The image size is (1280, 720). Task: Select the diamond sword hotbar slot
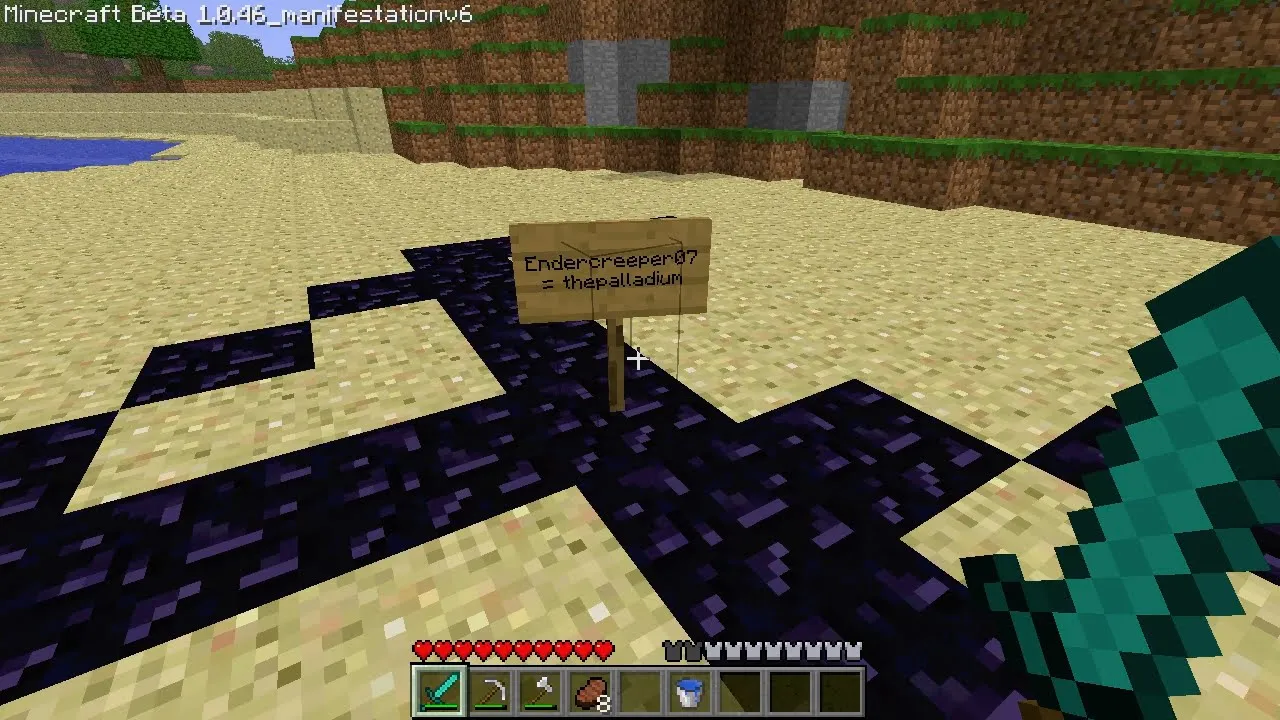(440, 691)
